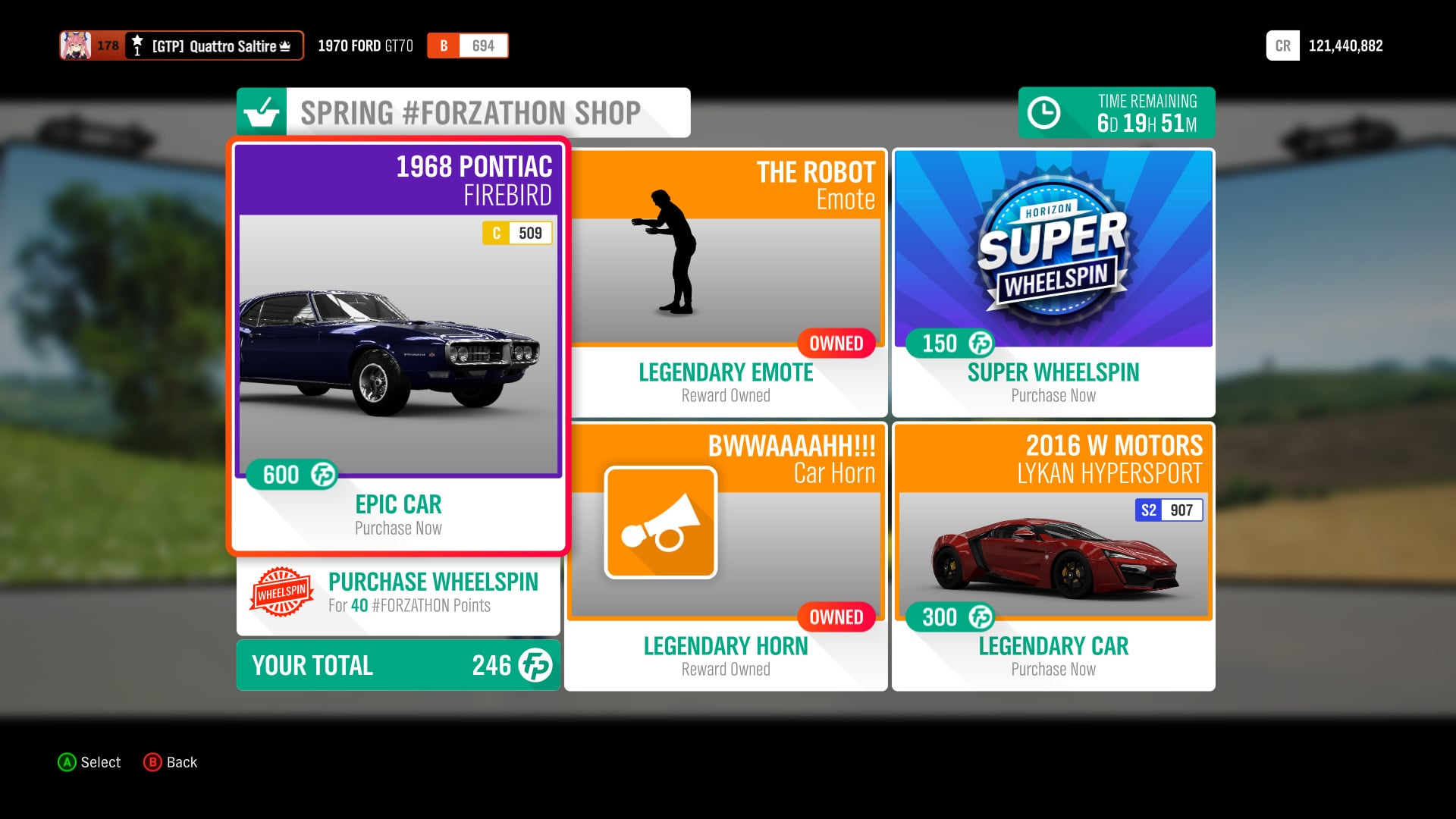
Task: Click the shopping basket icon on the shop header
Action: (262, 112)
